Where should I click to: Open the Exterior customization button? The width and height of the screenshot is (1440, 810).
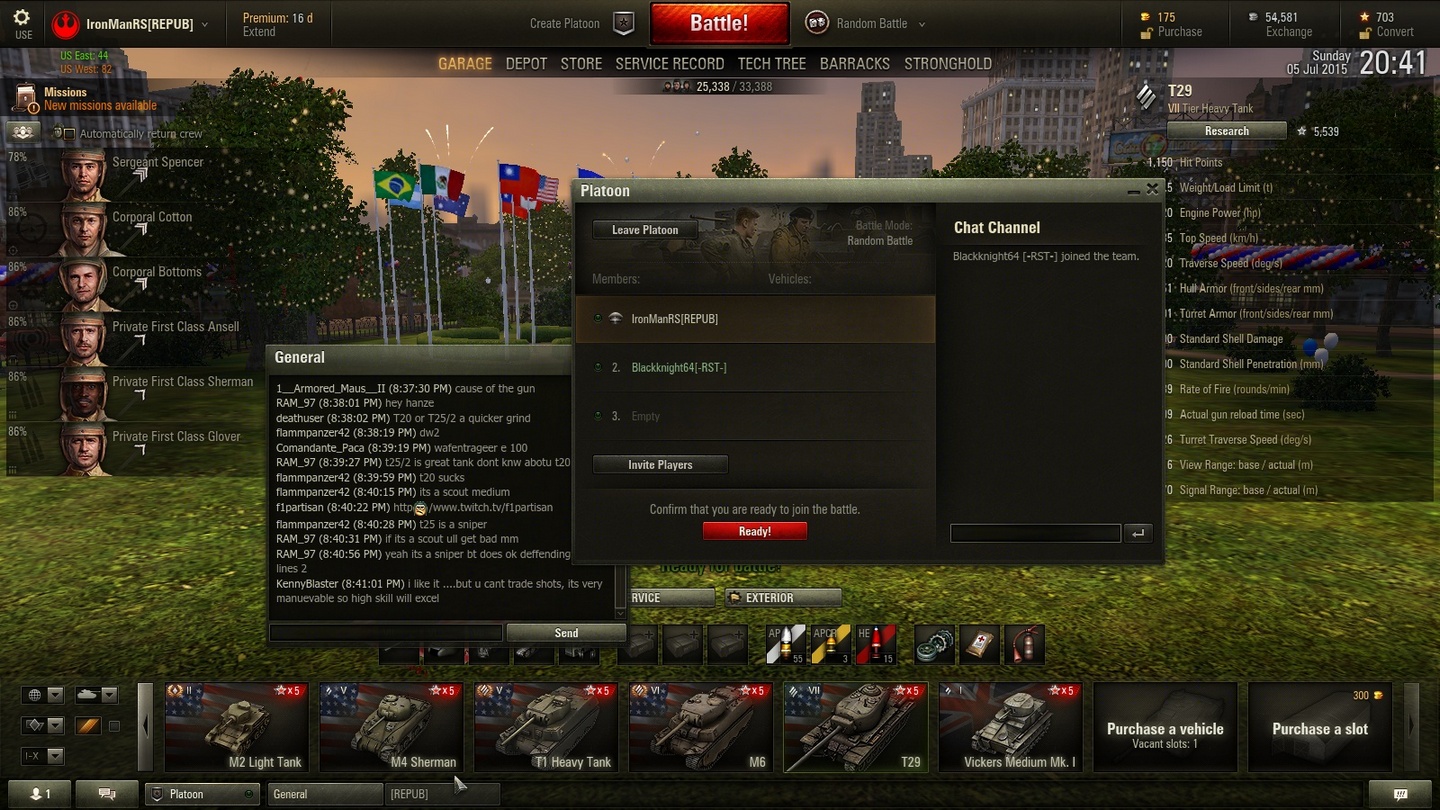click(782, 598)
